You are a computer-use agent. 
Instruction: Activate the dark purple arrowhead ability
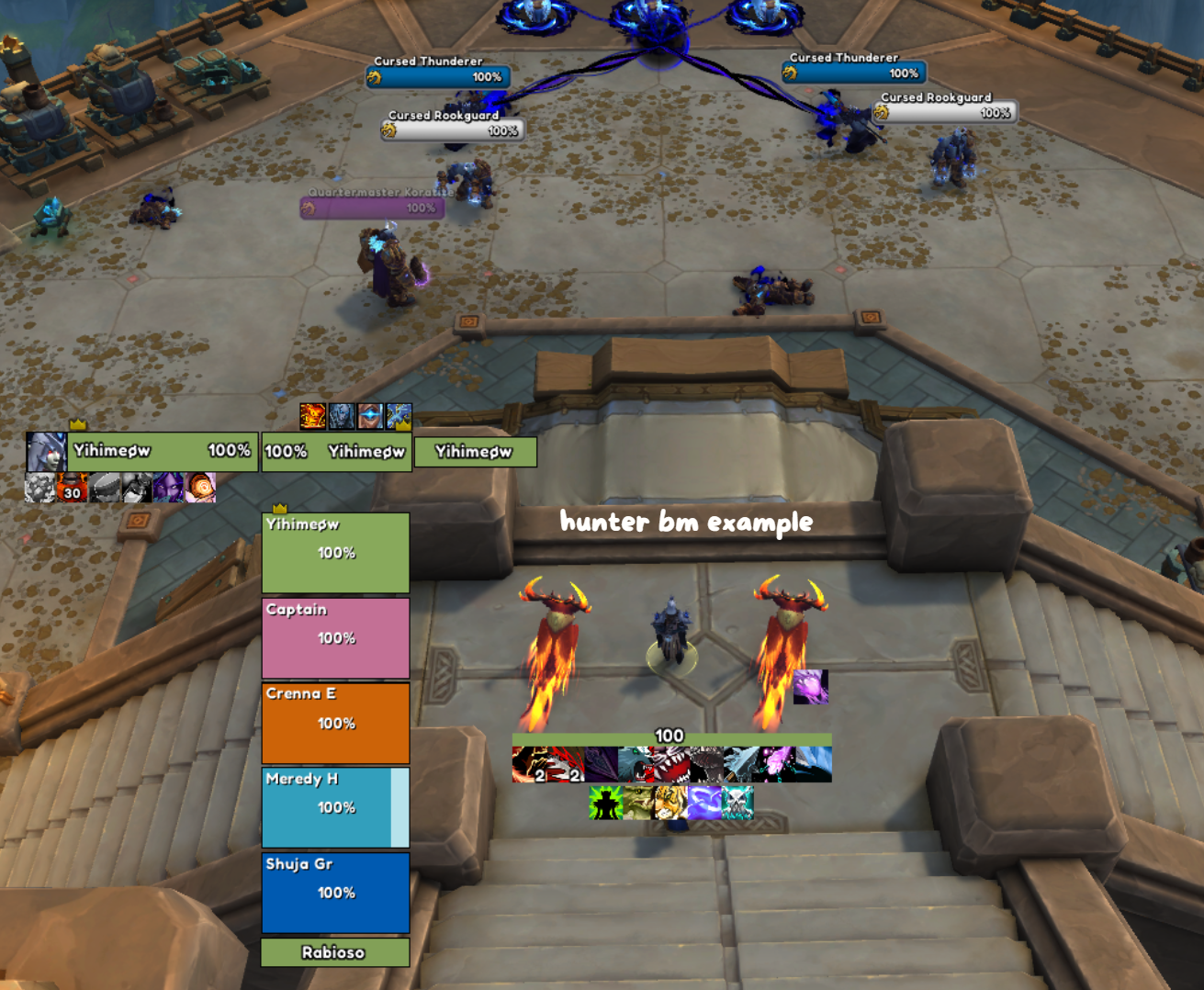600,764
